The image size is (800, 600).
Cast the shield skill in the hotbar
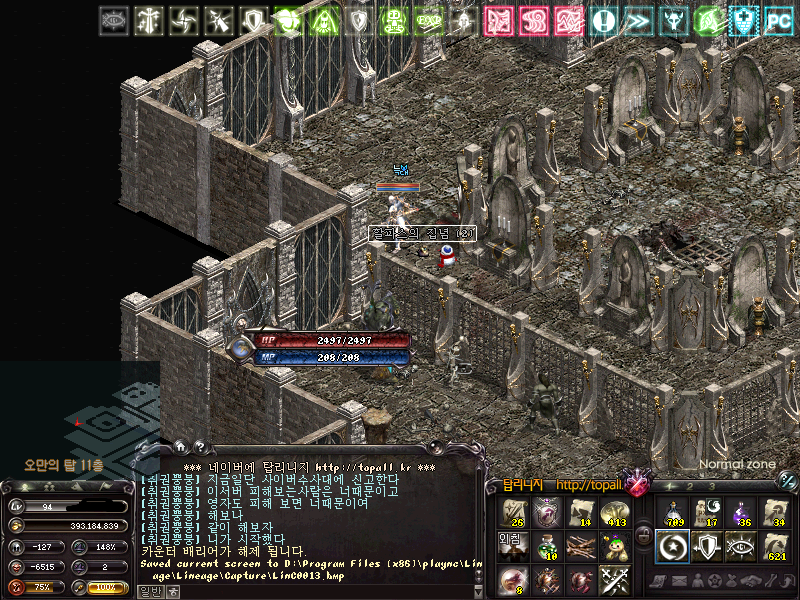707,547
